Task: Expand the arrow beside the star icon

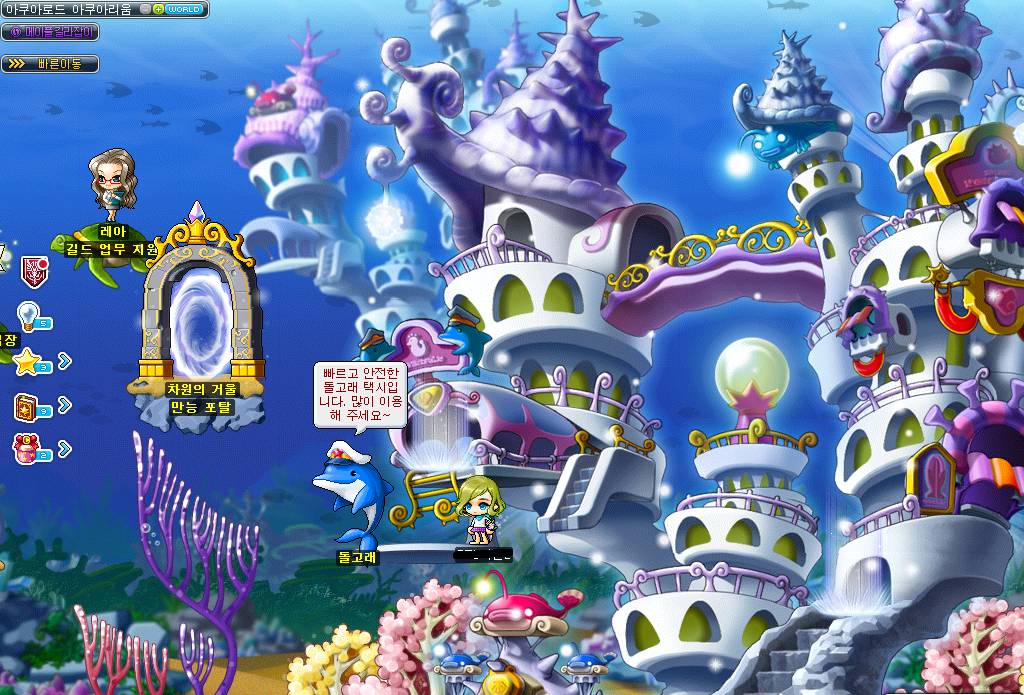Action: 65,360
